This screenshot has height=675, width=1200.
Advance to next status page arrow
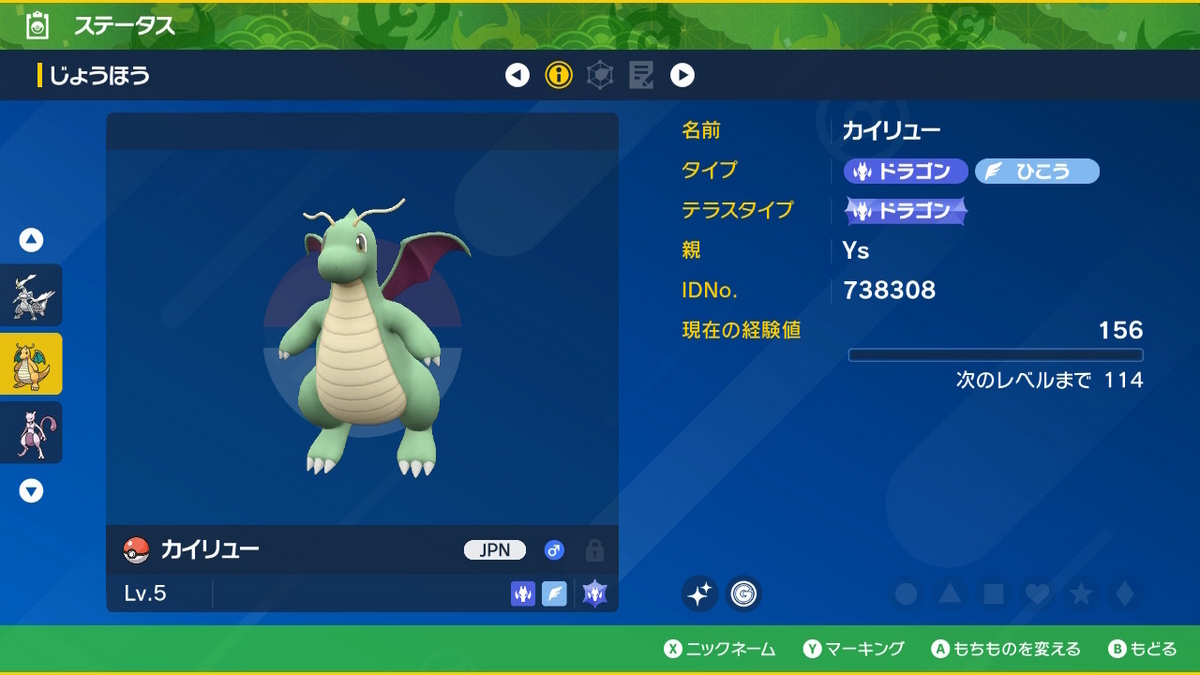(682, 75)
